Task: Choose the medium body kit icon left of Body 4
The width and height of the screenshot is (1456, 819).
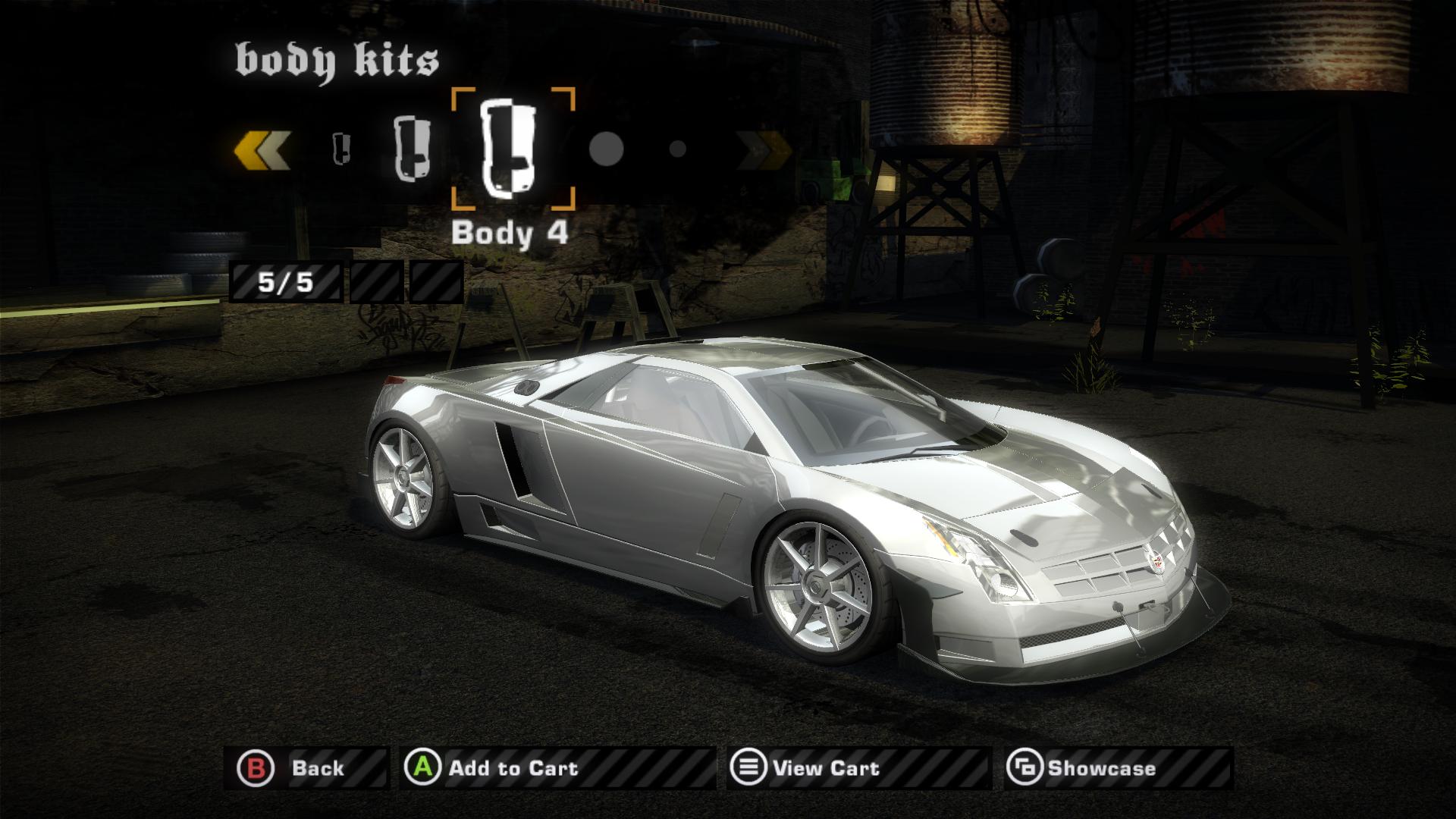Action: coord(412,149)
